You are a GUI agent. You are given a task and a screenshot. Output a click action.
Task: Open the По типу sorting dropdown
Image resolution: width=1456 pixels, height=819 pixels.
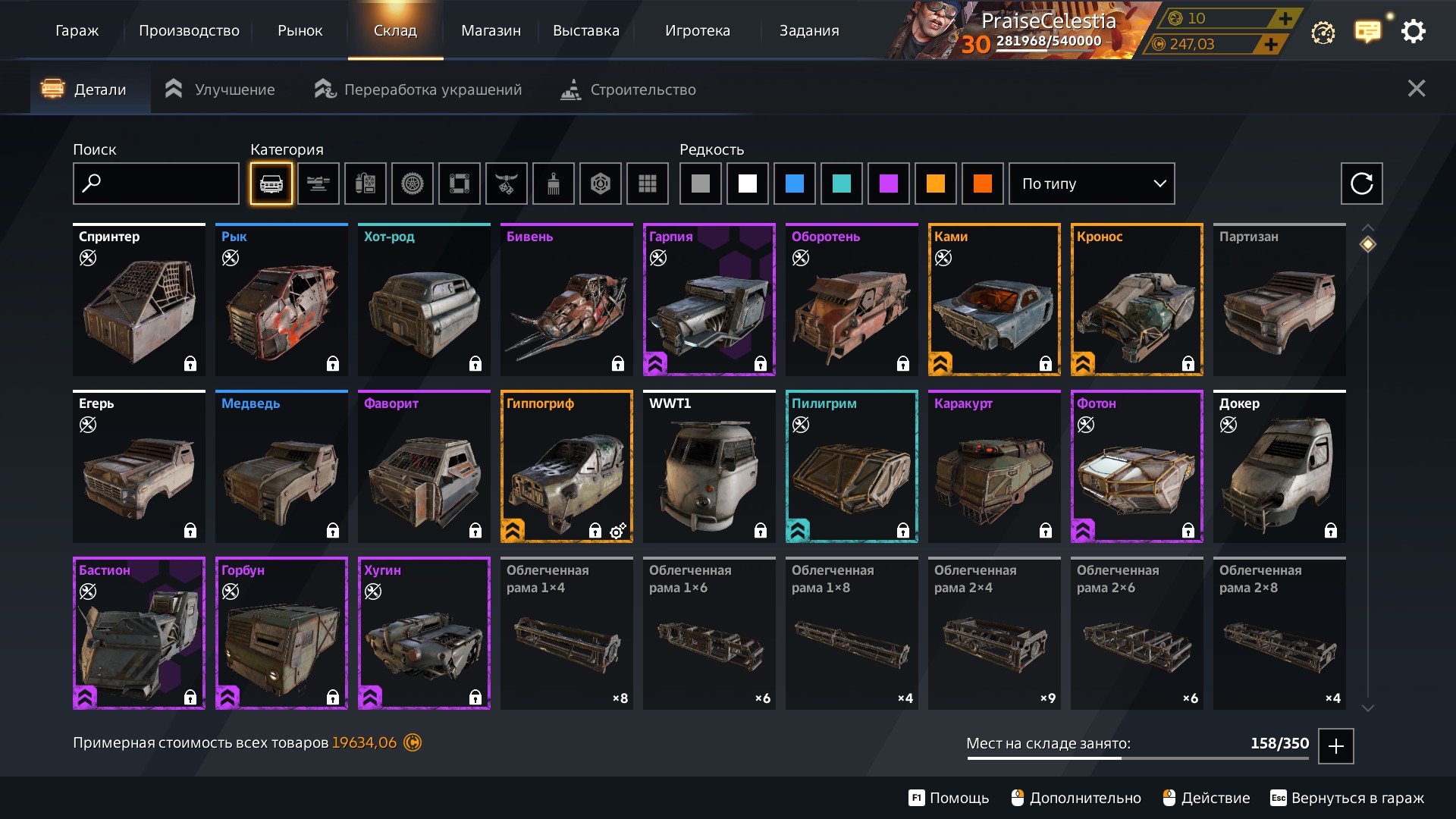point(1091,184)
